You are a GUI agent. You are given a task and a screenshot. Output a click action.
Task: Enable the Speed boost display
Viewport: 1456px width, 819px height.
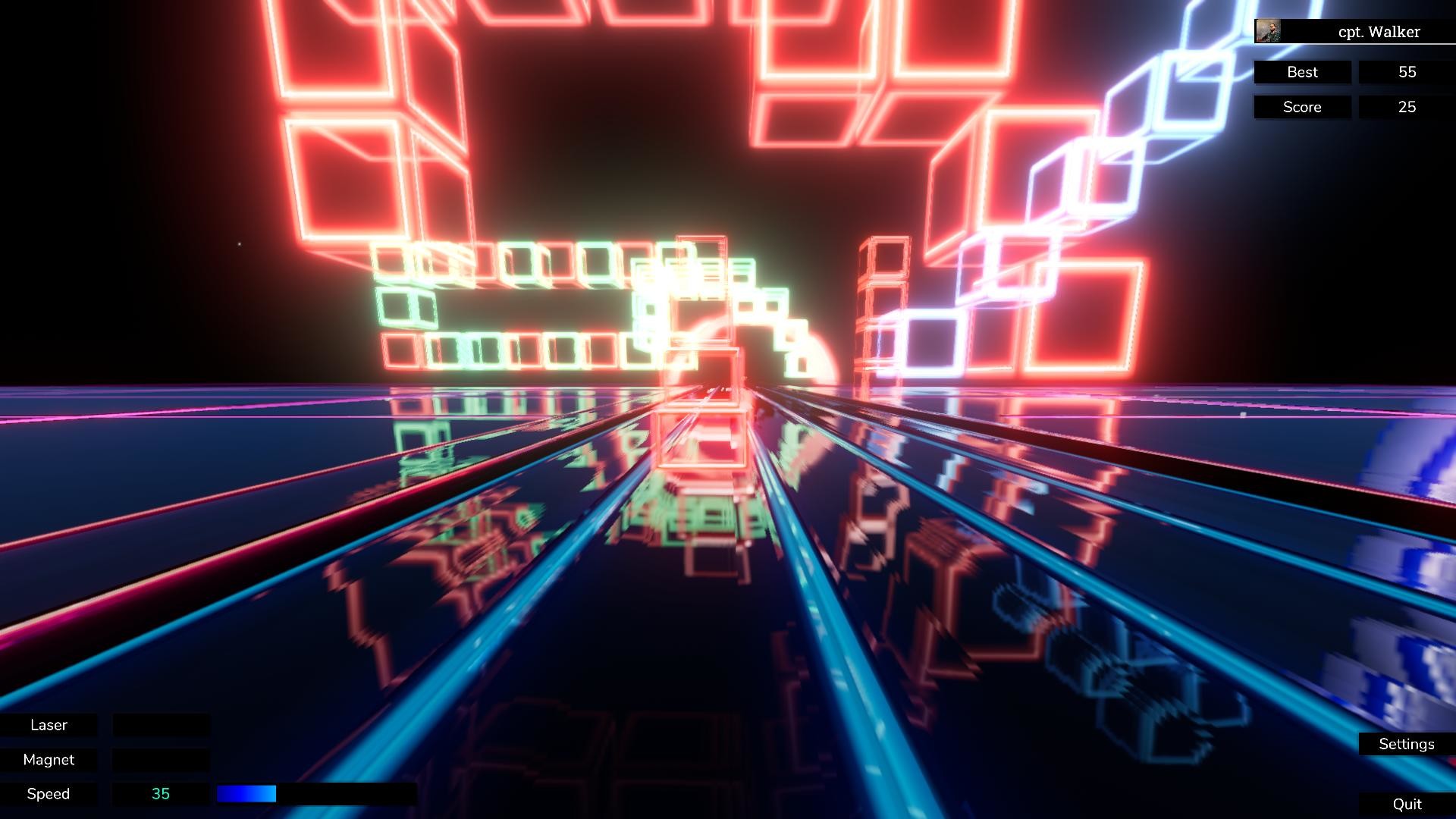[49, 793]
